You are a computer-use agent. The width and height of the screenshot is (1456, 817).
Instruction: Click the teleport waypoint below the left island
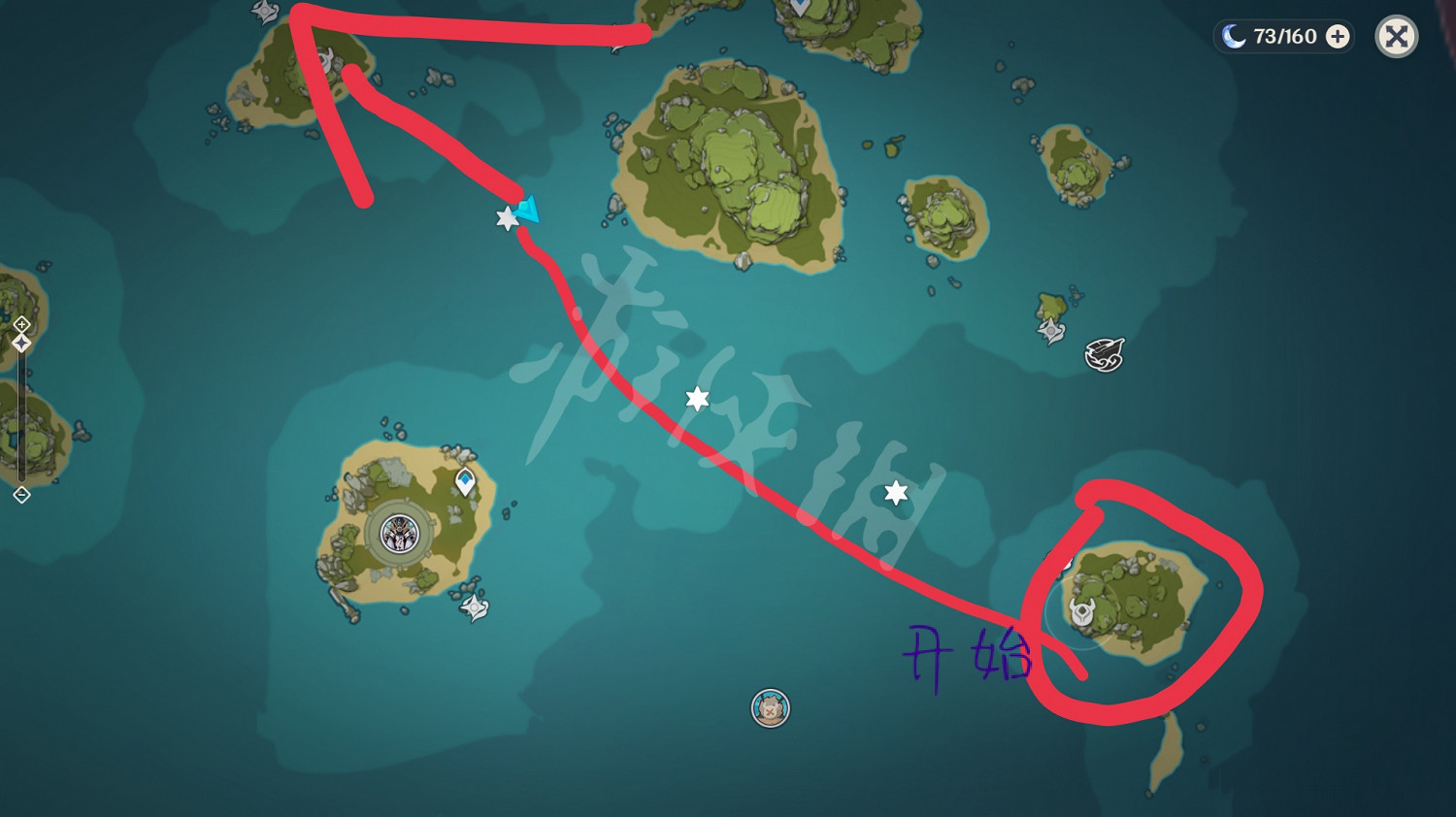[474, 606]
